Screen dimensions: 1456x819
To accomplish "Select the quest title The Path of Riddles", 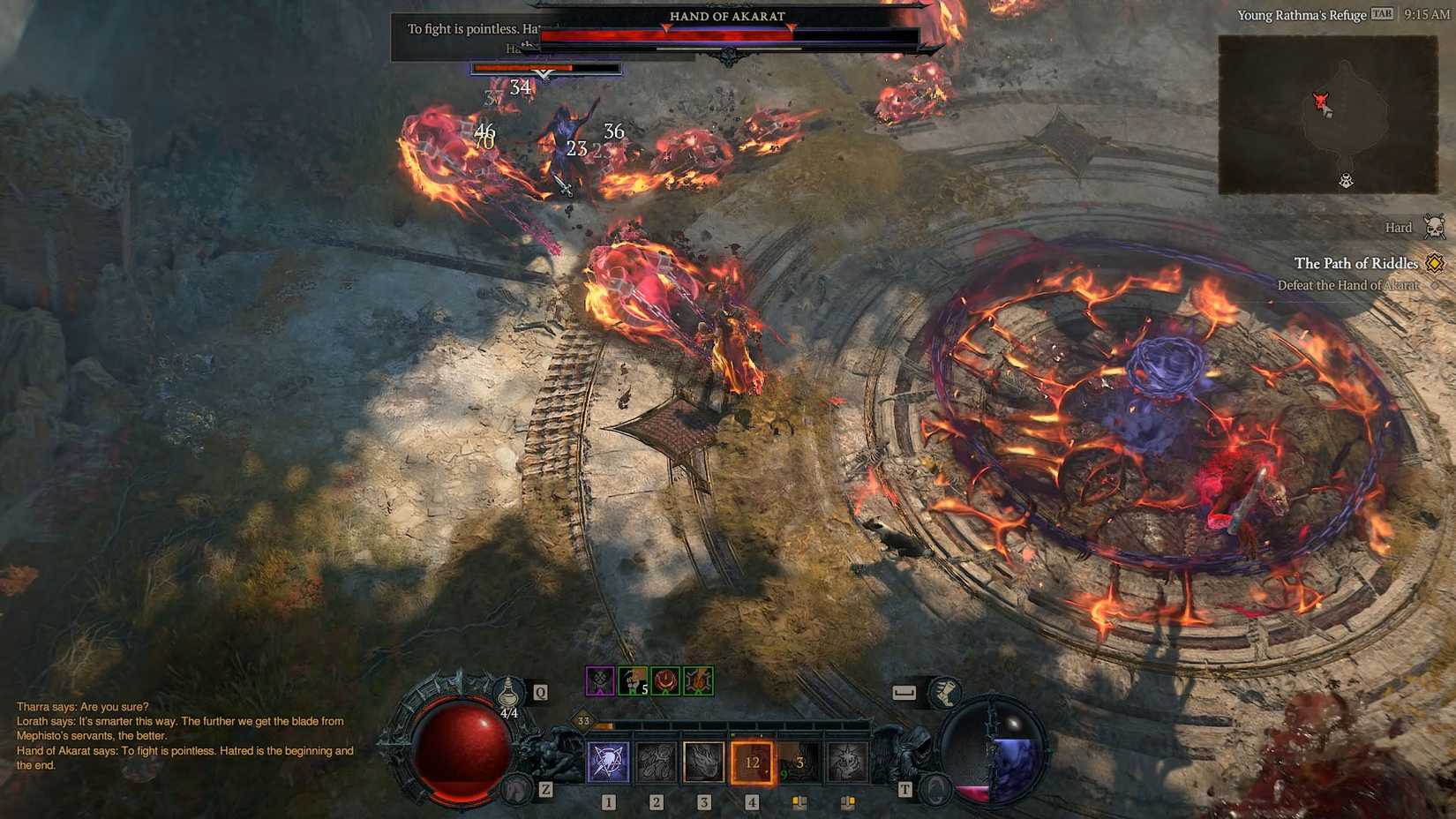I will [x=1356, y=263].
